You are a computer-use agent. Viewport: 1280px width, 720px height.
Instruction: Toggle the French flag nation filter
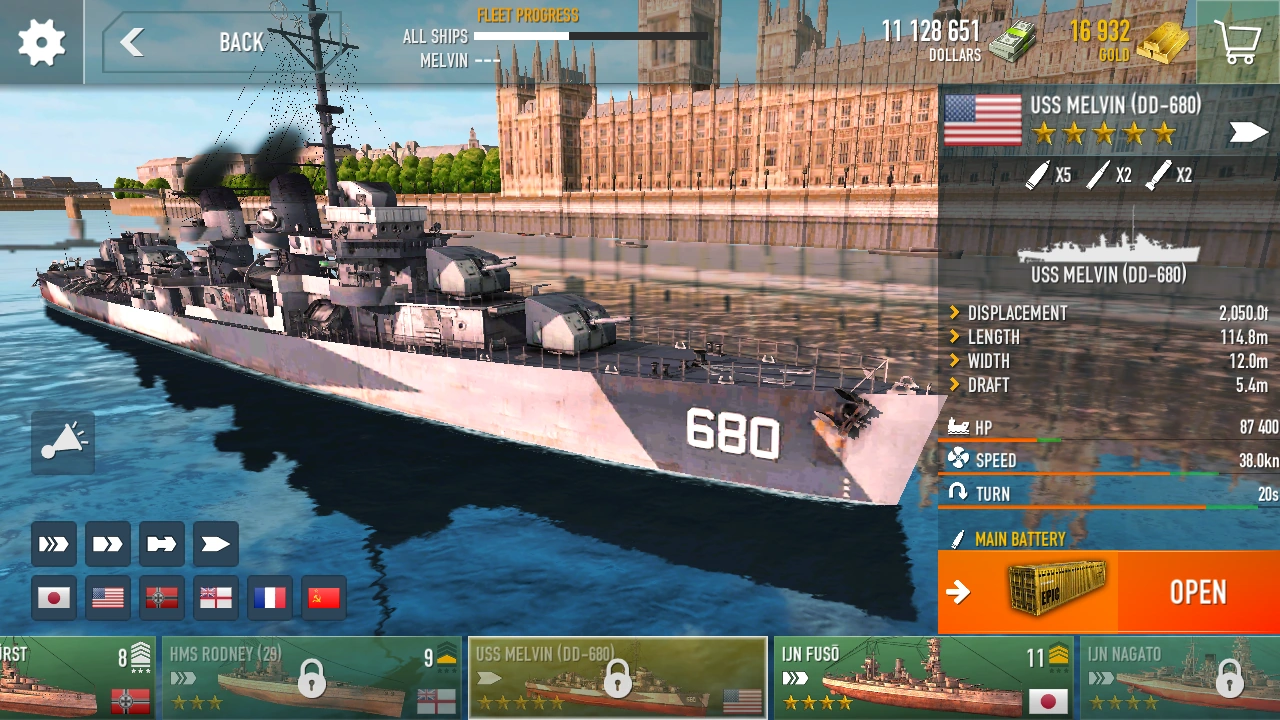[x=269, y=597]
